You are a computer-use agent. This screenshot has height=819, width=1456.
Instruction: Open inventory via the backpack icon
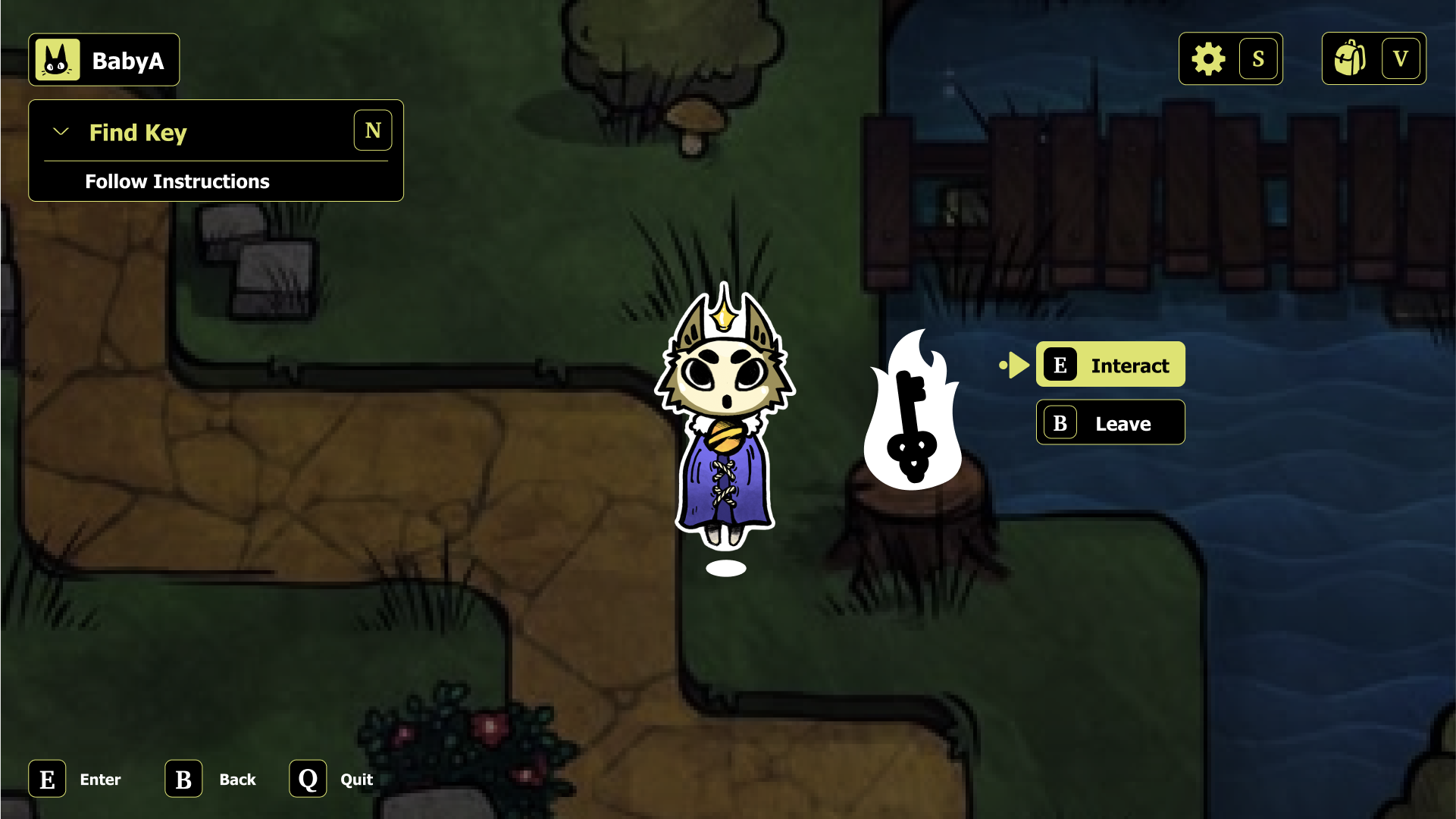[1351, 58]
